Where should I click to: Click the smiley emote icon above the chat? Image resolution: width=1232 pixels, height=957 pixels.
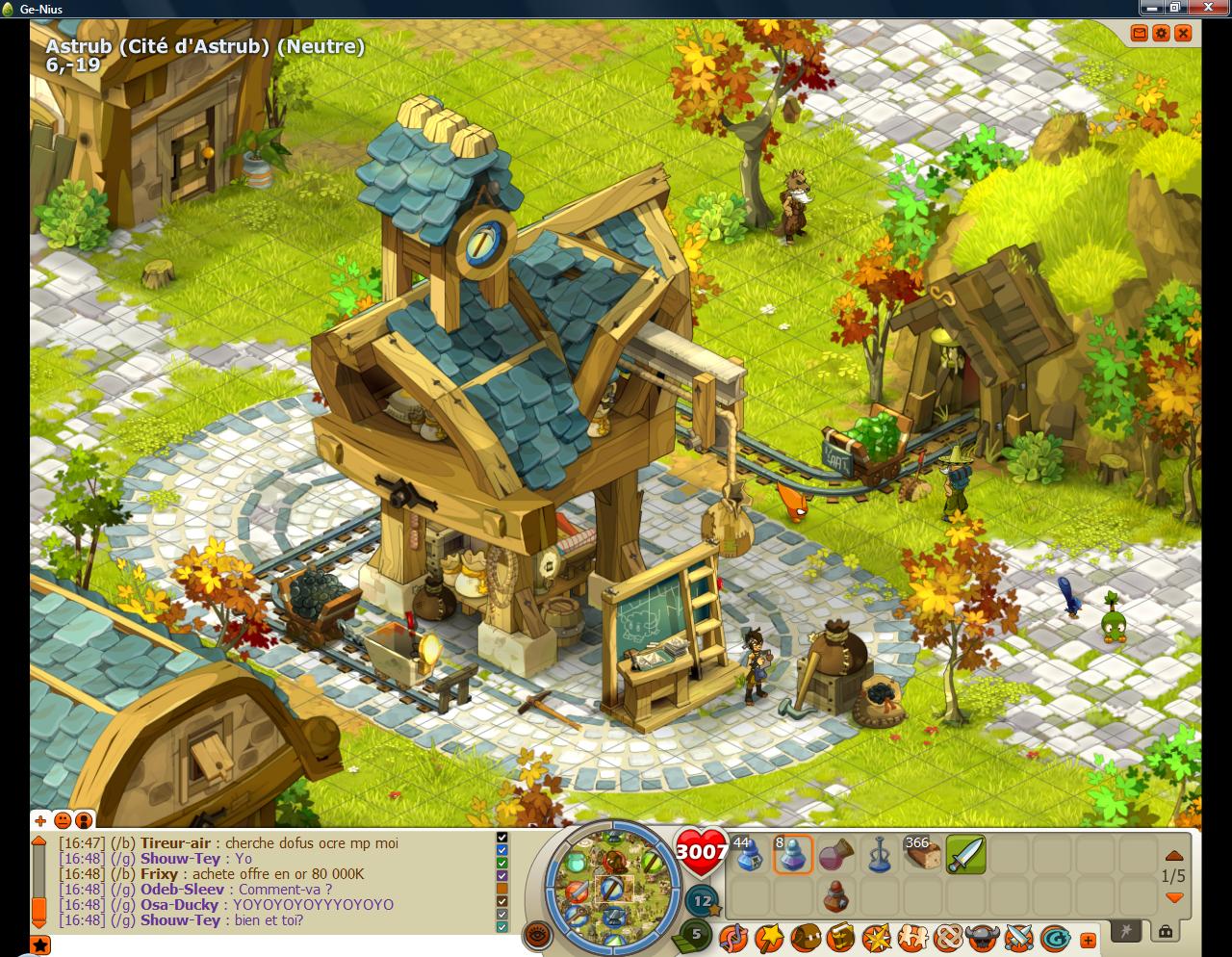(x=61, y=821)
